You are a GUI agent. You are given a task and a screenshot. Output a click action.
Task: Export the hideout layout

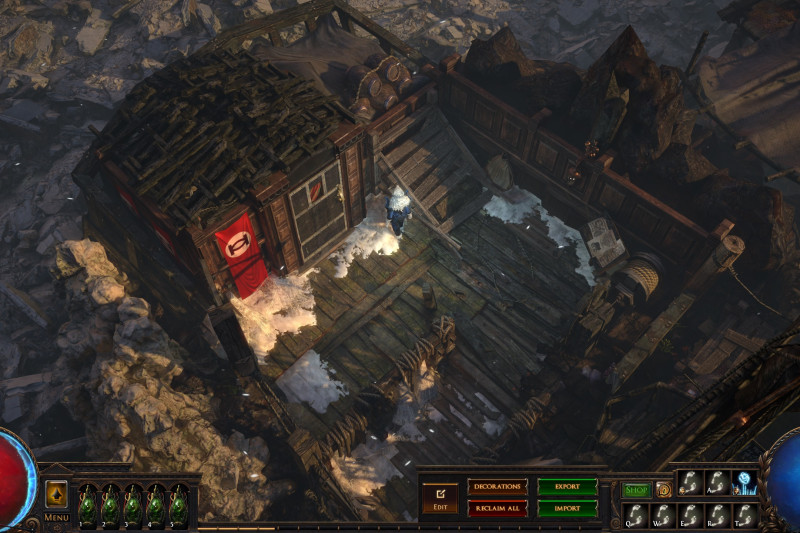[567, 486]
